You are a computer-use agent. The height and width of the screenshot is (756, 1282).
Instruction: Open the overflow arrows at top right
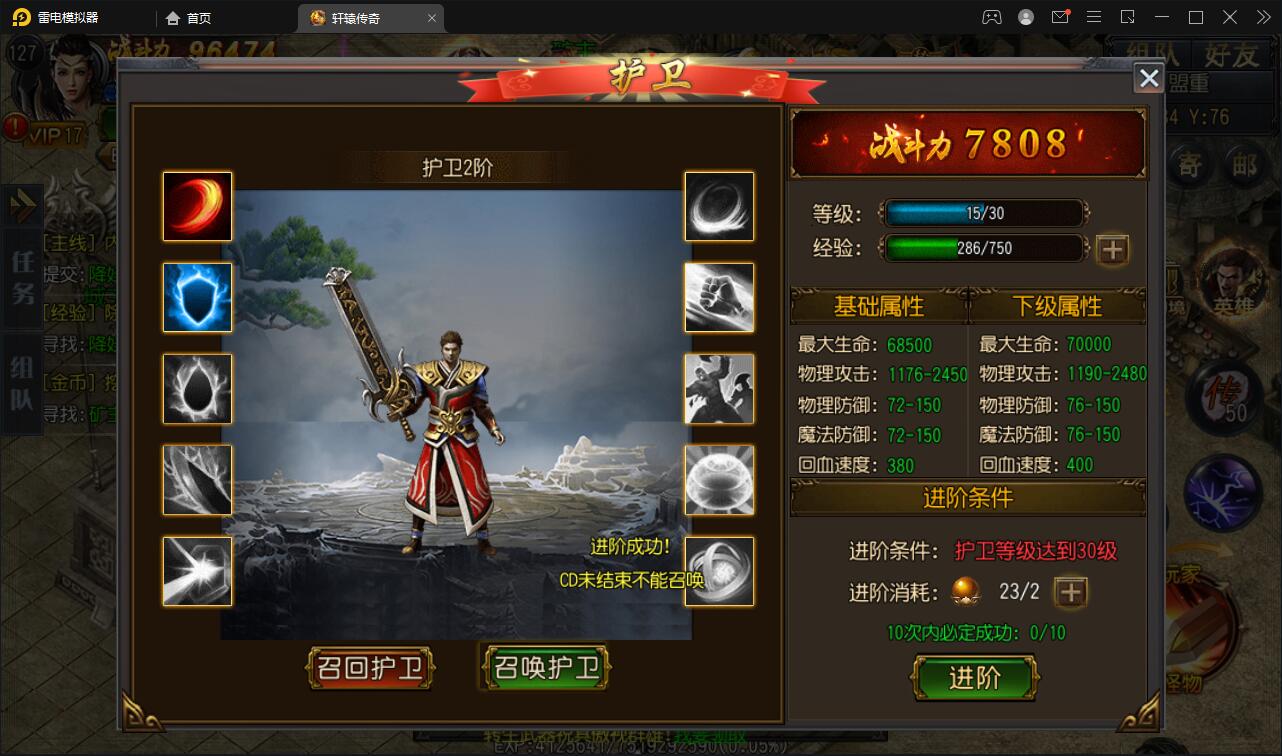pyautogui.click(x=1264, y=16)
